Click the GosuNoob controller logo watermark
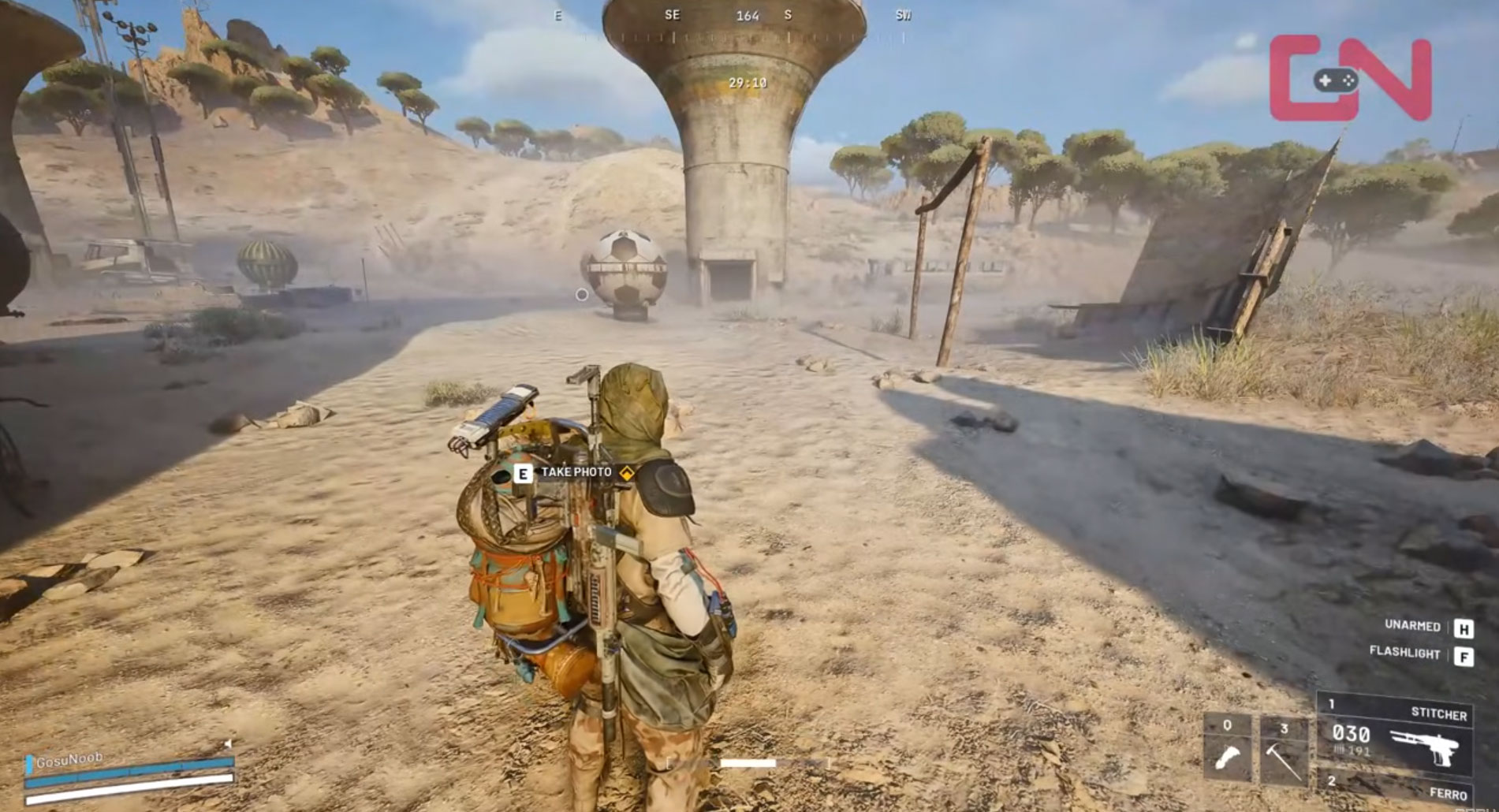Image resolution: width=1499 pixels, height=812 pixels. [x=1350, y=79]
